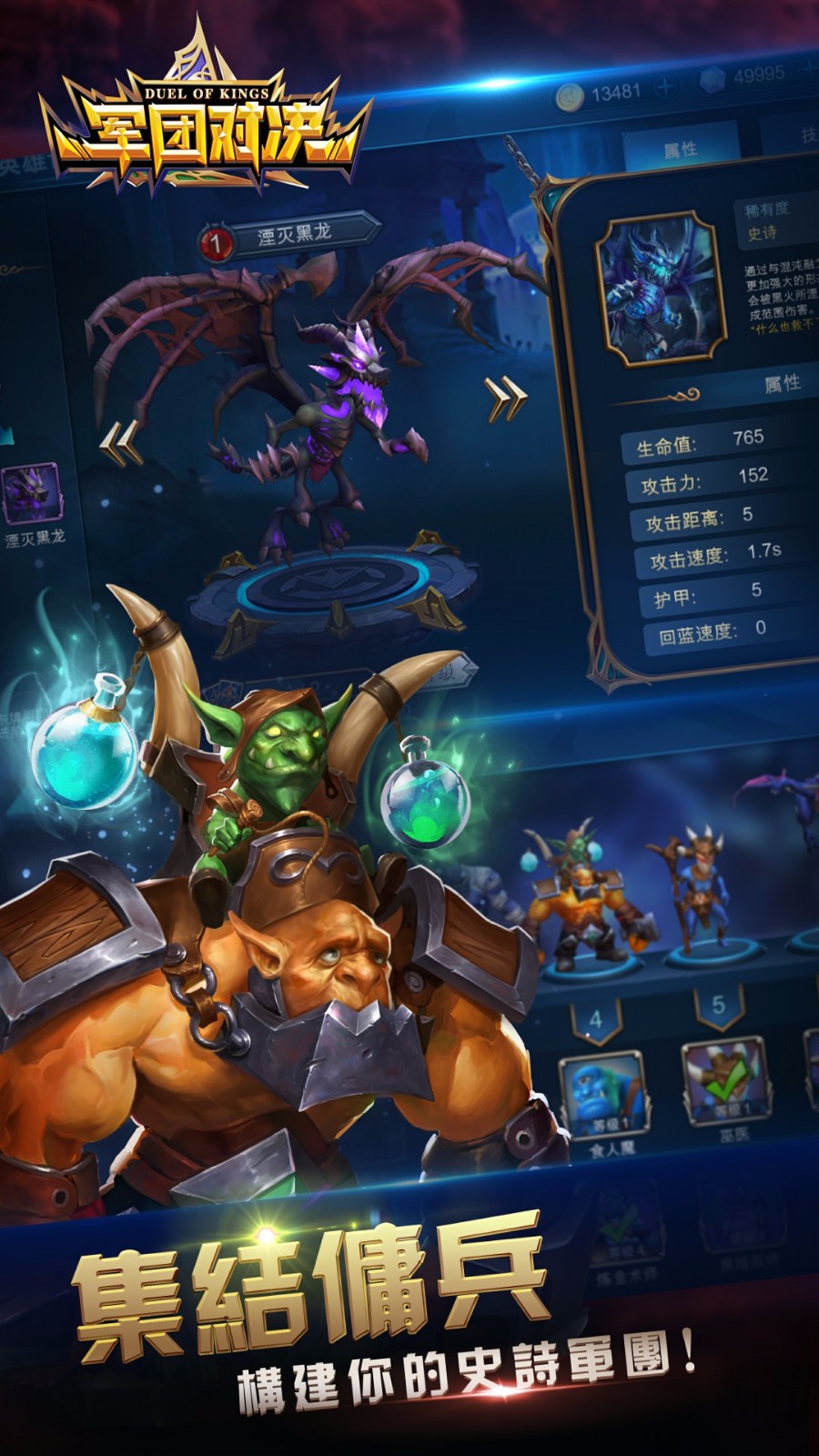The width and height of the screenshot is (819, 1456).
Task: Switch to the 属性 tab
Action: click(x=680, y=149)
